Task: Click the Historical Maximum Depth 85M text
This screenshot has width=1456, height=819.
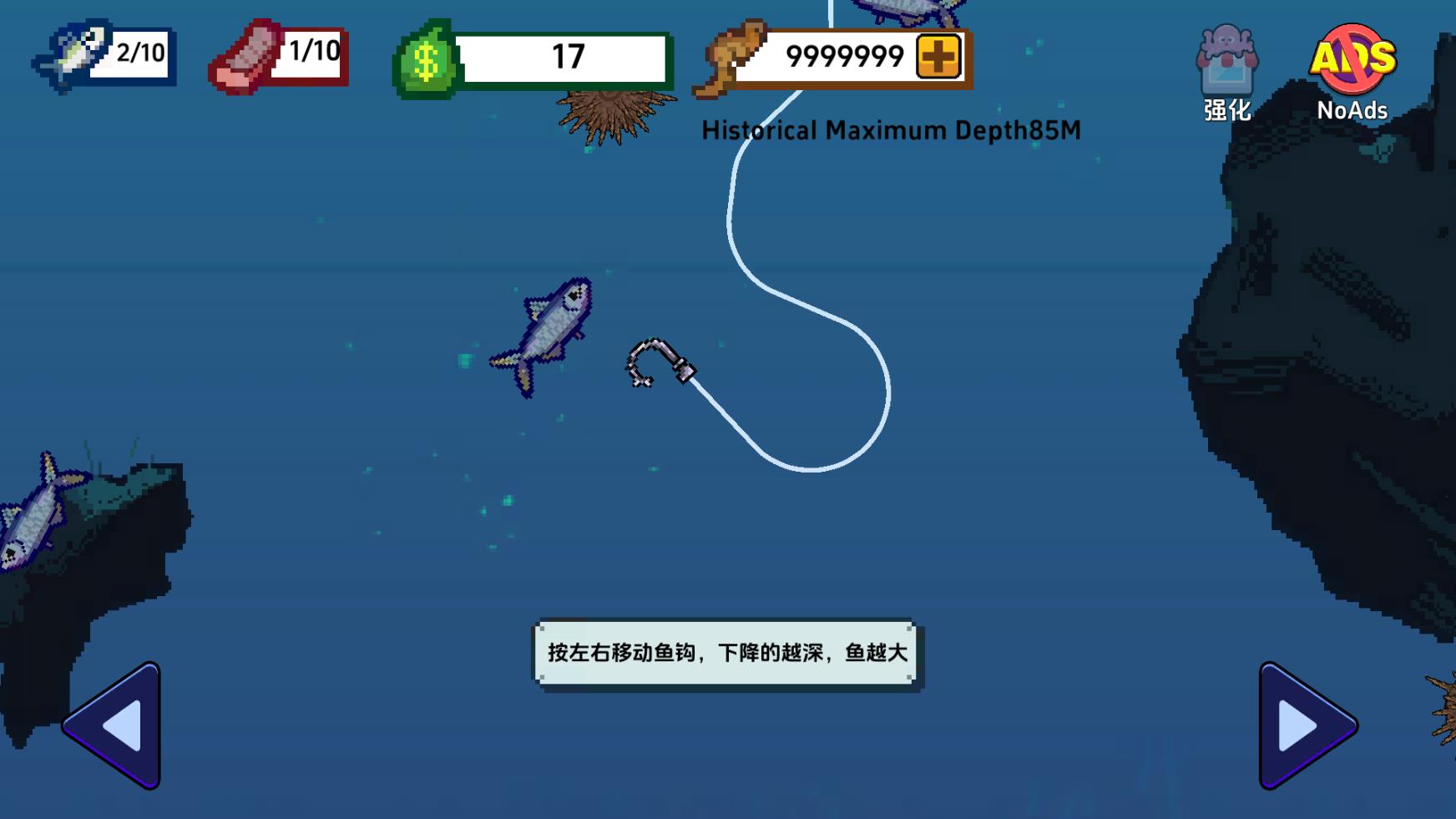Action: 889,129
